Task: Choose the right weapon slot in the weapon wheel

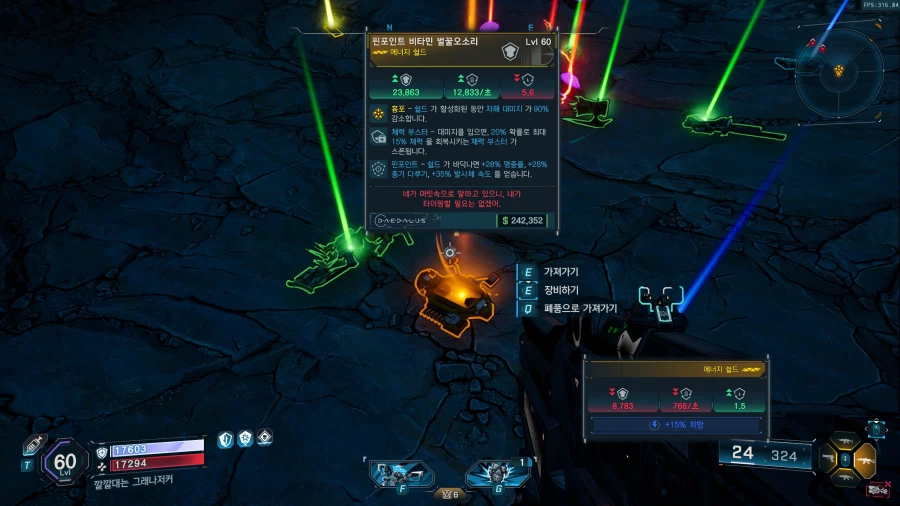Action: 866,461
